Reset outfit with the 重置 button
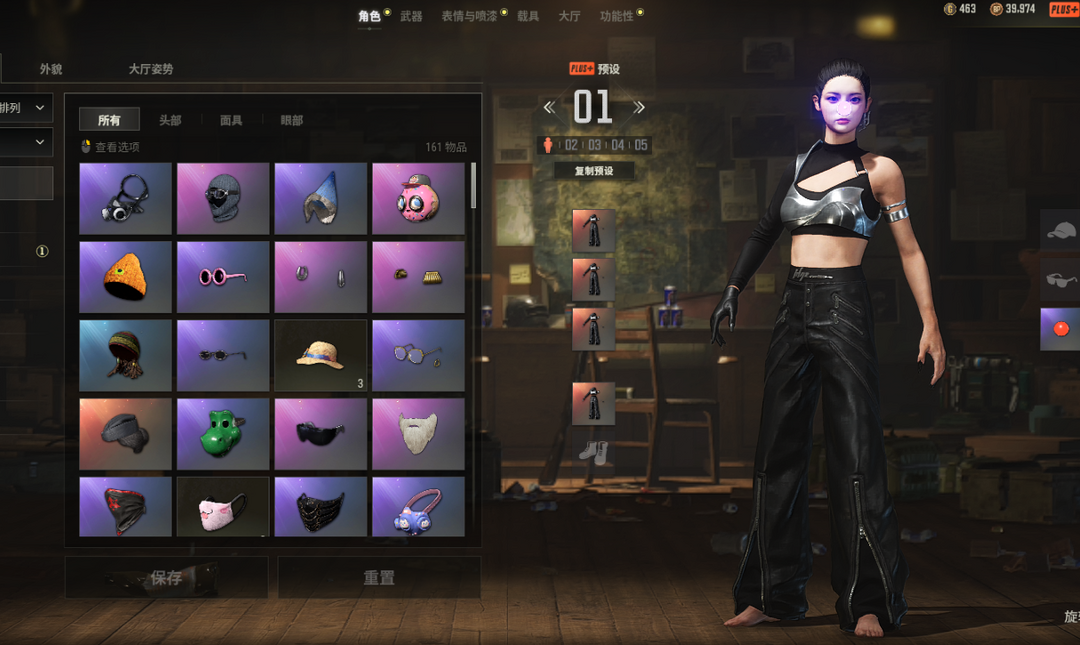Image resolution: width=1080 pixels, height=645 pixels. pyautogui.click(x=379, y=578)
